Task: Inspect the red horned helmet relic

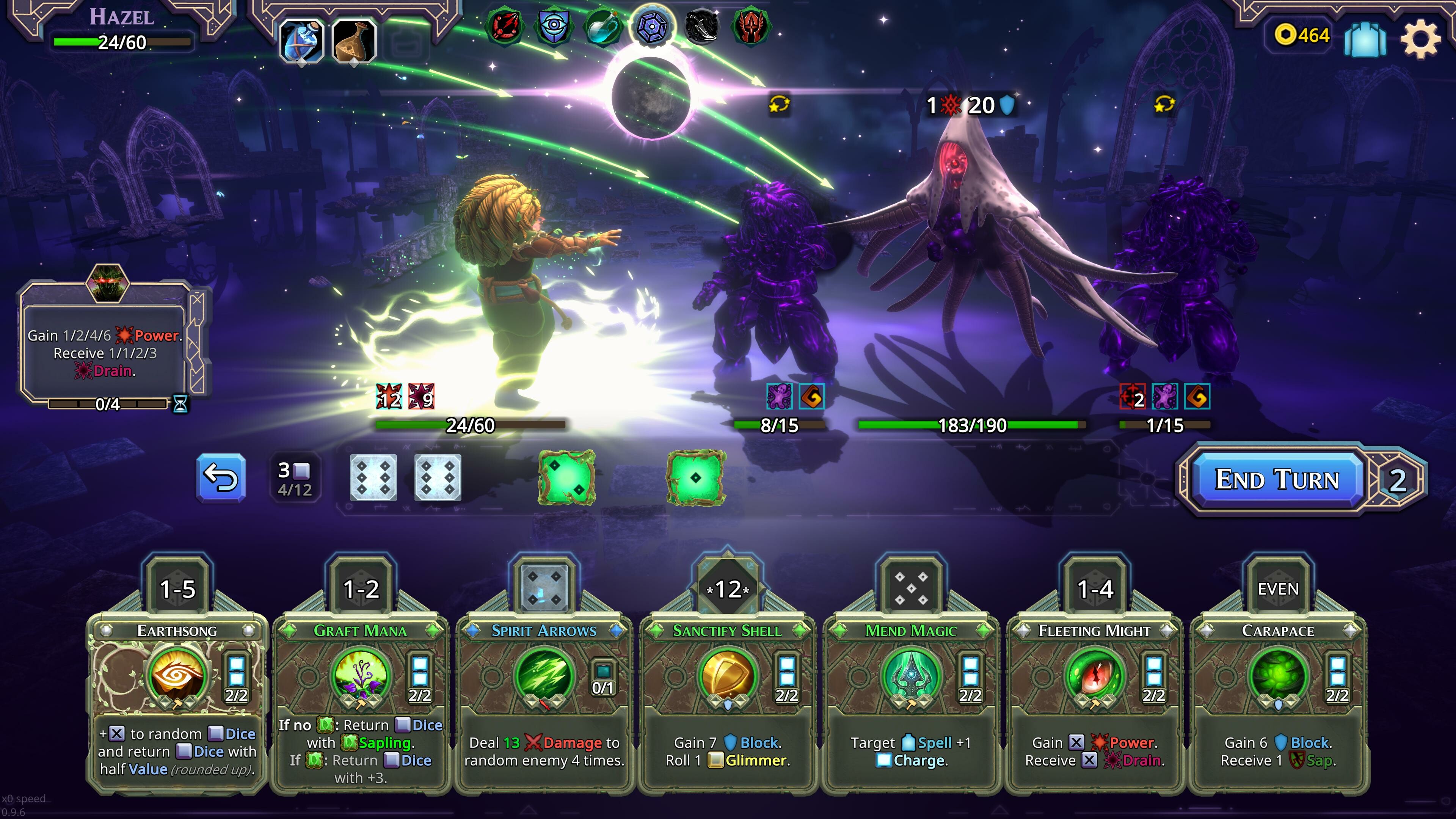Action: click(x=750, y=26)
